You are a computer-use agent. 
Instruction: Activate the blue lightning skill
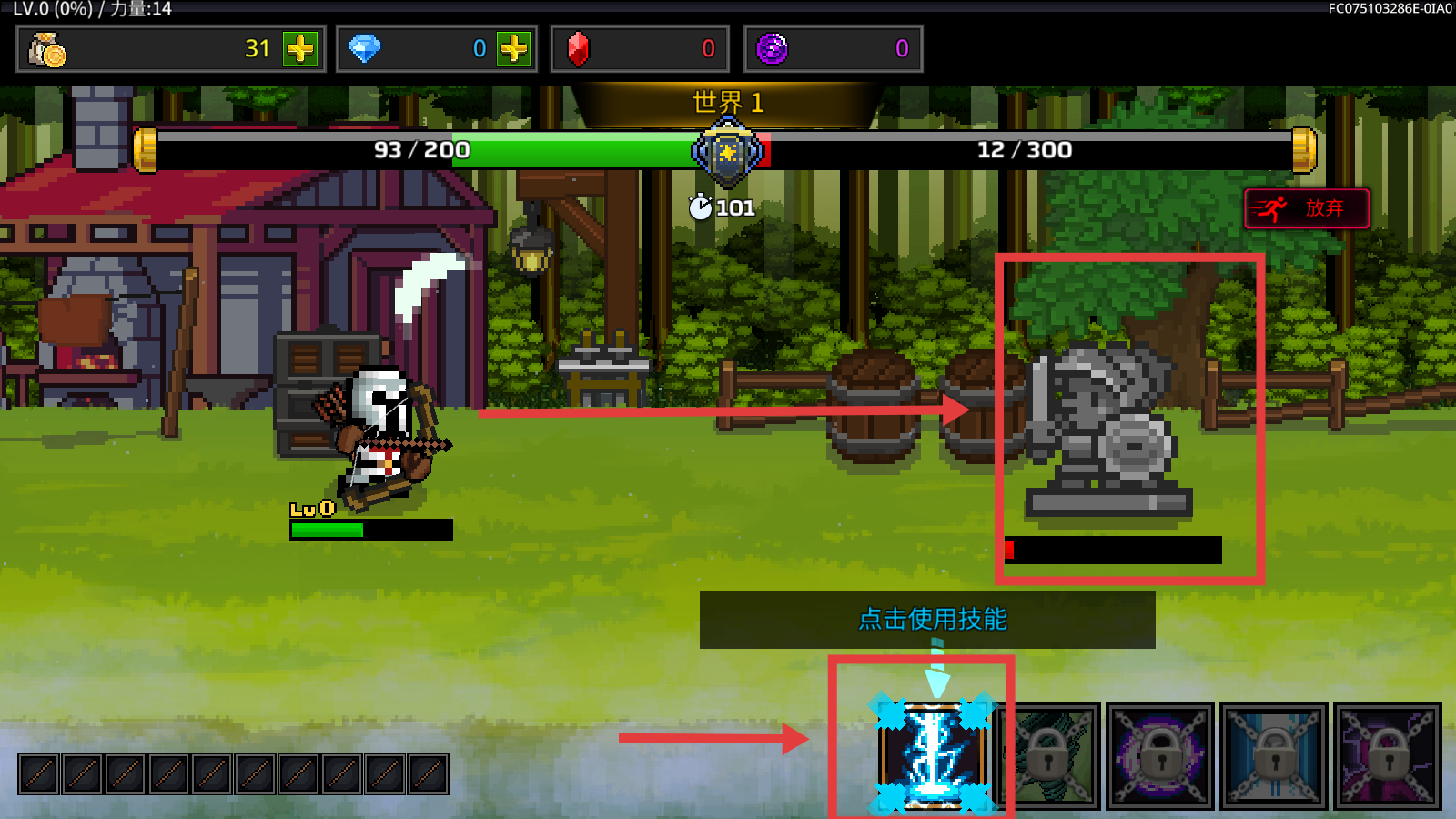932,754
